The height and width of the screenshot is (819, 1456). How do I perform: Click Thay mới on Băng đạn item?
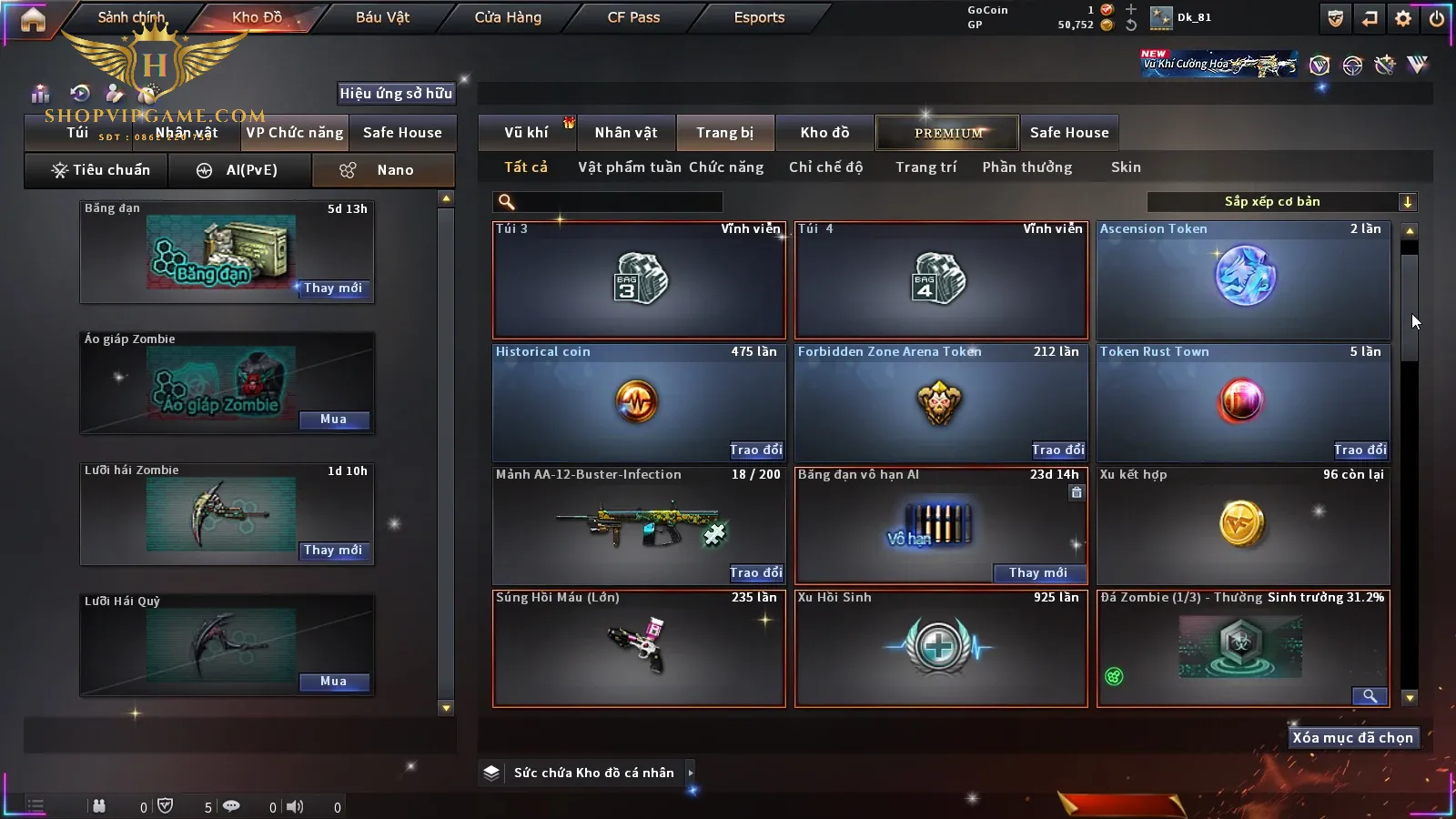pyautogui.click(x=333, y=288)
